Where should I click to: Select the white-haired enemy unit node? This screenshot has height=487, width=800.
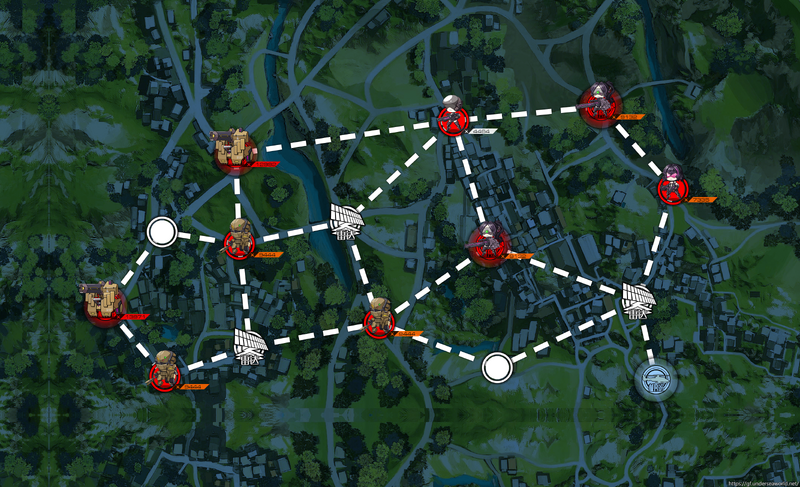[451, 118]
